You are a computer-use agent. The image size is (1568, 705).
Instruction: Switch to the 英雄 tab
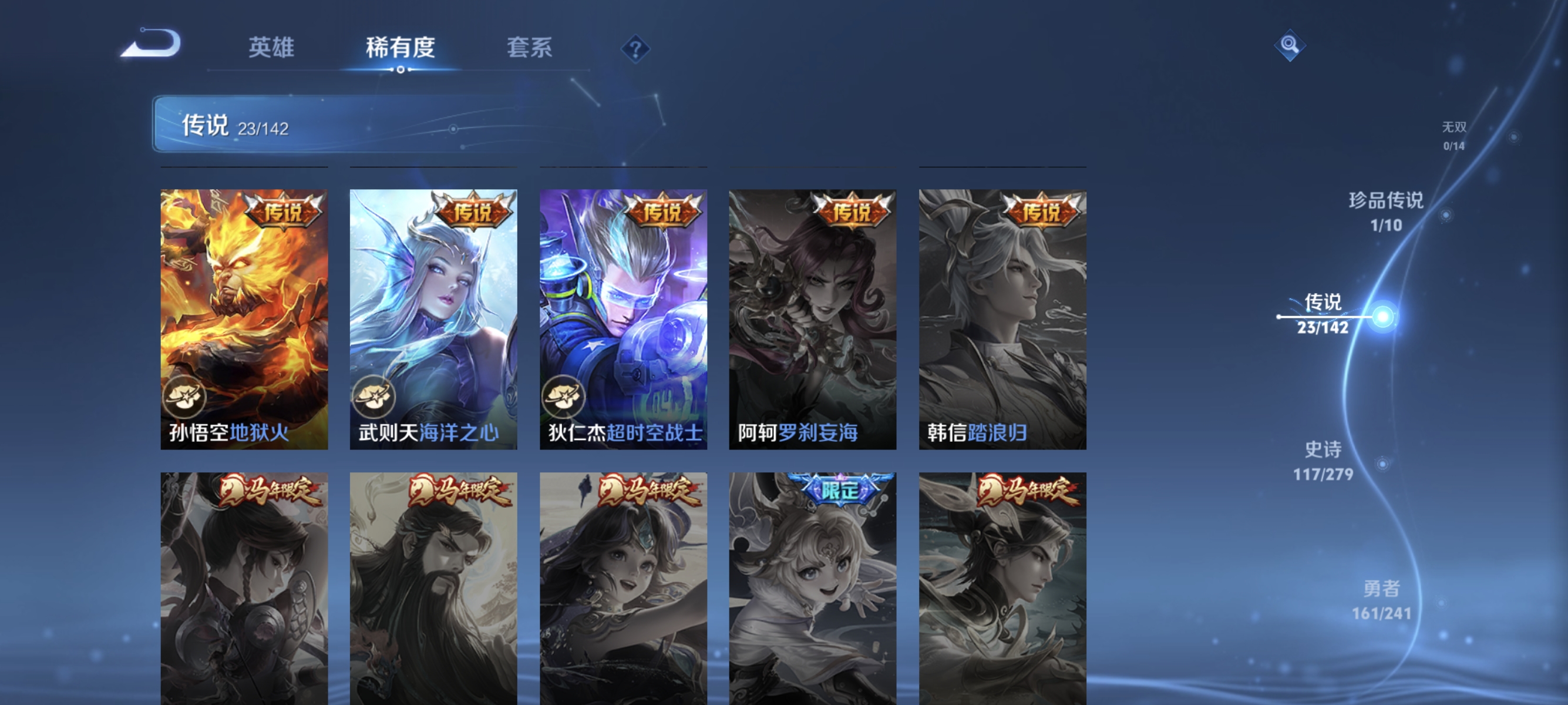tap(271, 48)
